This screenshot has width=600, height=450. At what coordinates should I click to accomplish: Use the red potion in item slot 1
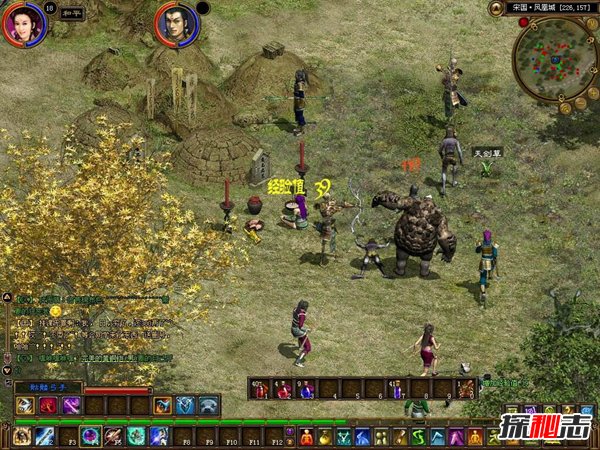(261, 389)
